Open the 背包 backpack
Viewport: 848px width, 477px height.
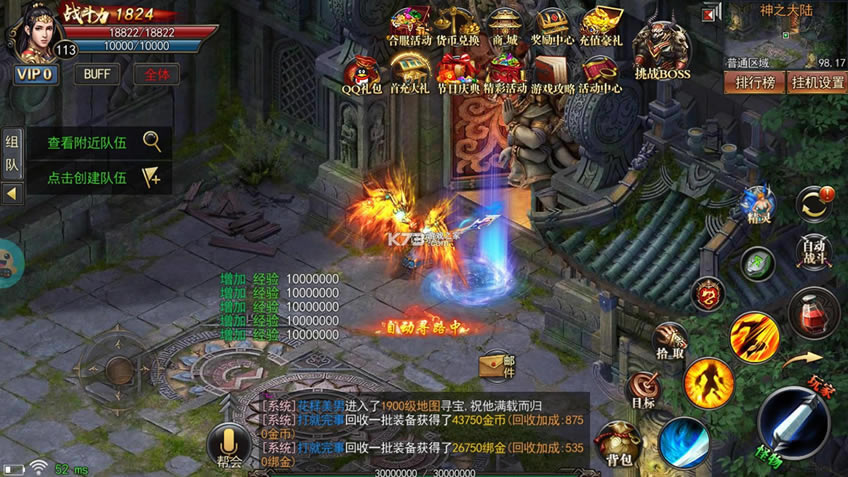coord(621,444)
